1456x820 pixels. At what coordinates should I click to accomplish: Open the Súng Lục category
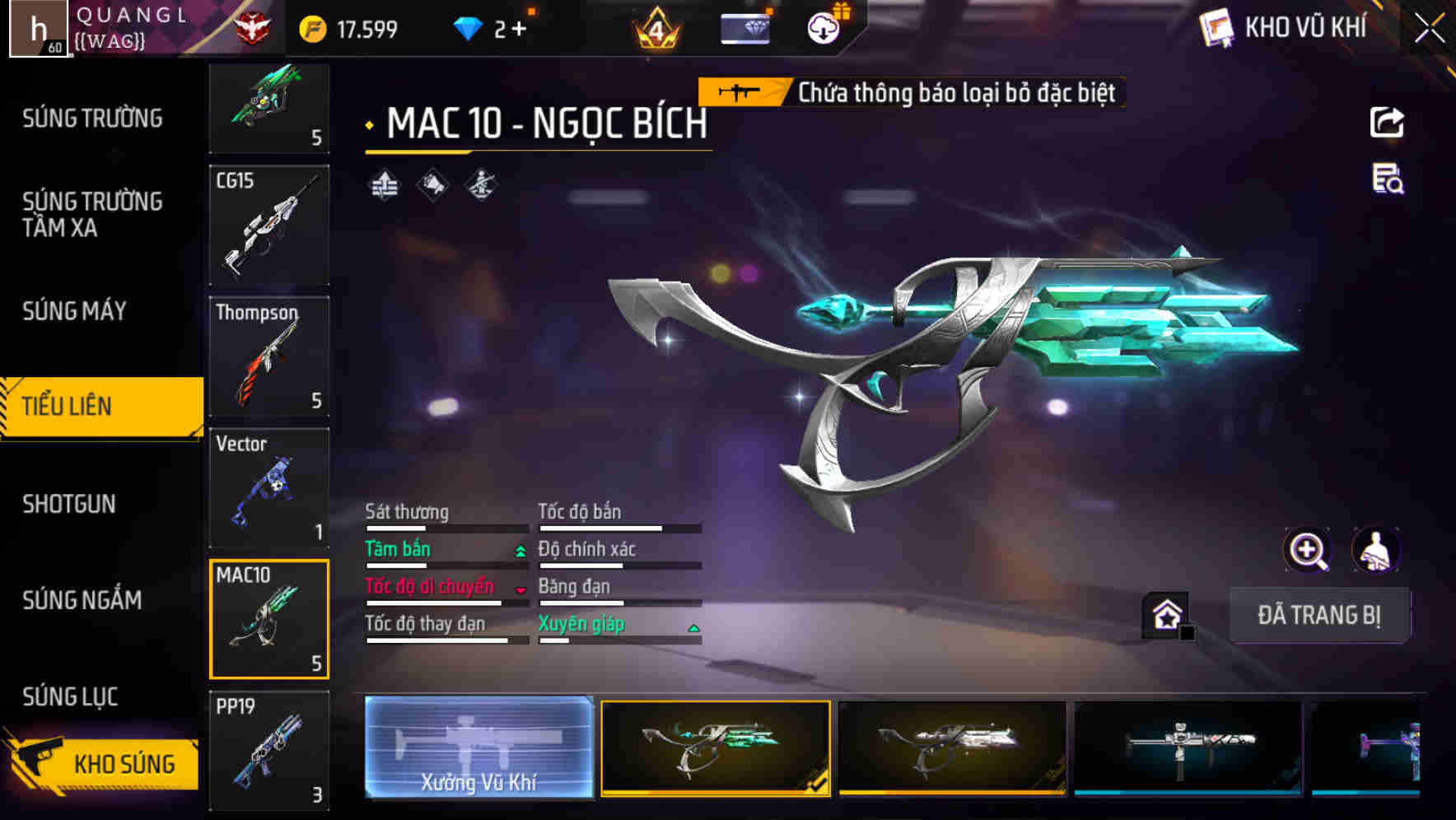coord(70,697)
